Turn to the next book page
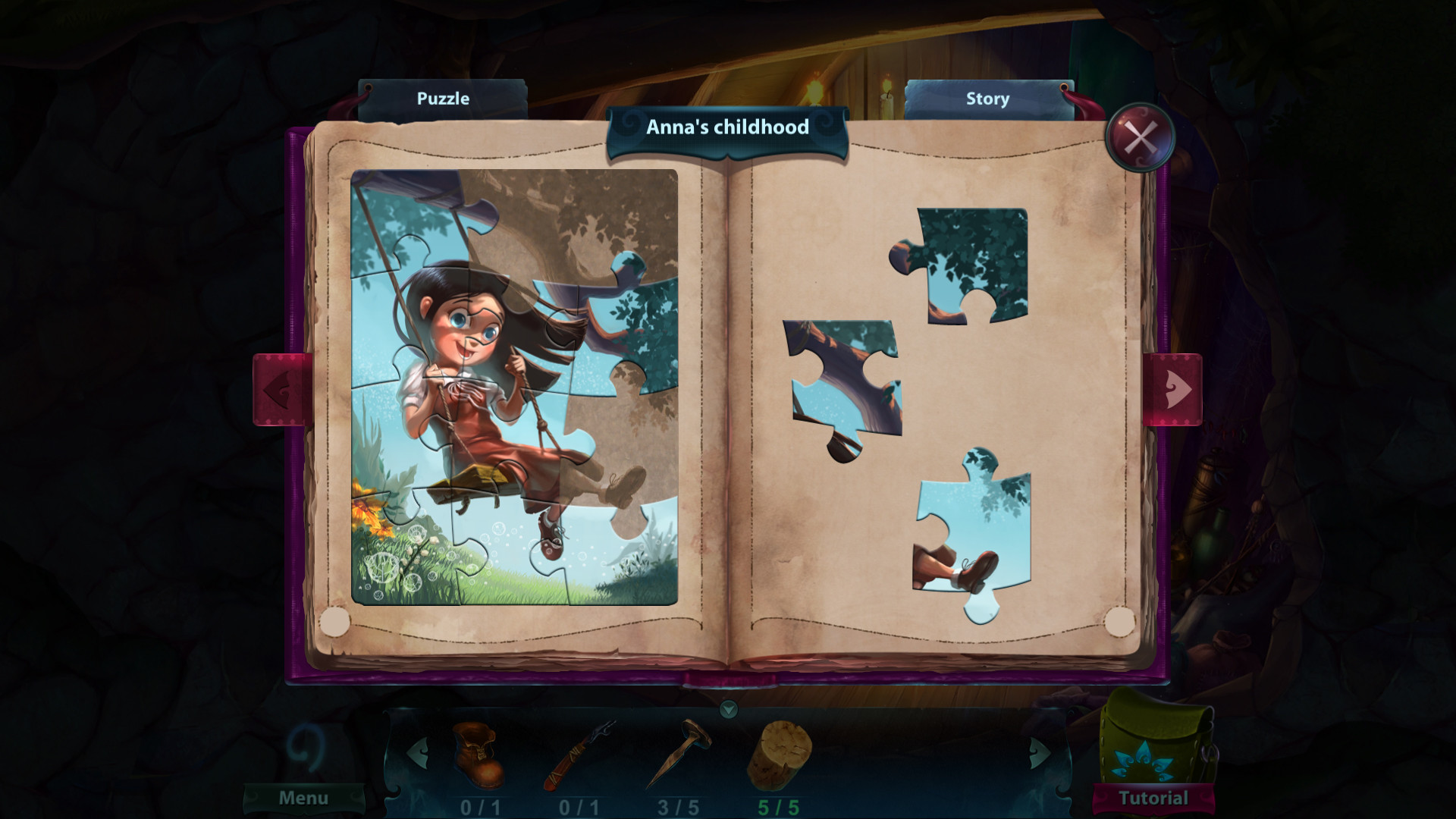Screen dimensions: 1456x819 point(1173,389)
